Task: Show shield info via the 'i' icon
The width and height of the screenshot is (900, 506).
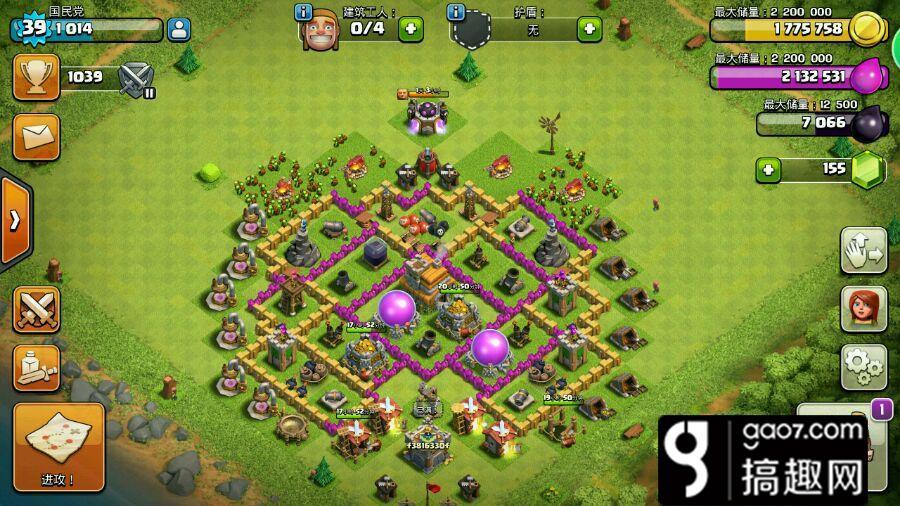Action: [x=456, y=12]
